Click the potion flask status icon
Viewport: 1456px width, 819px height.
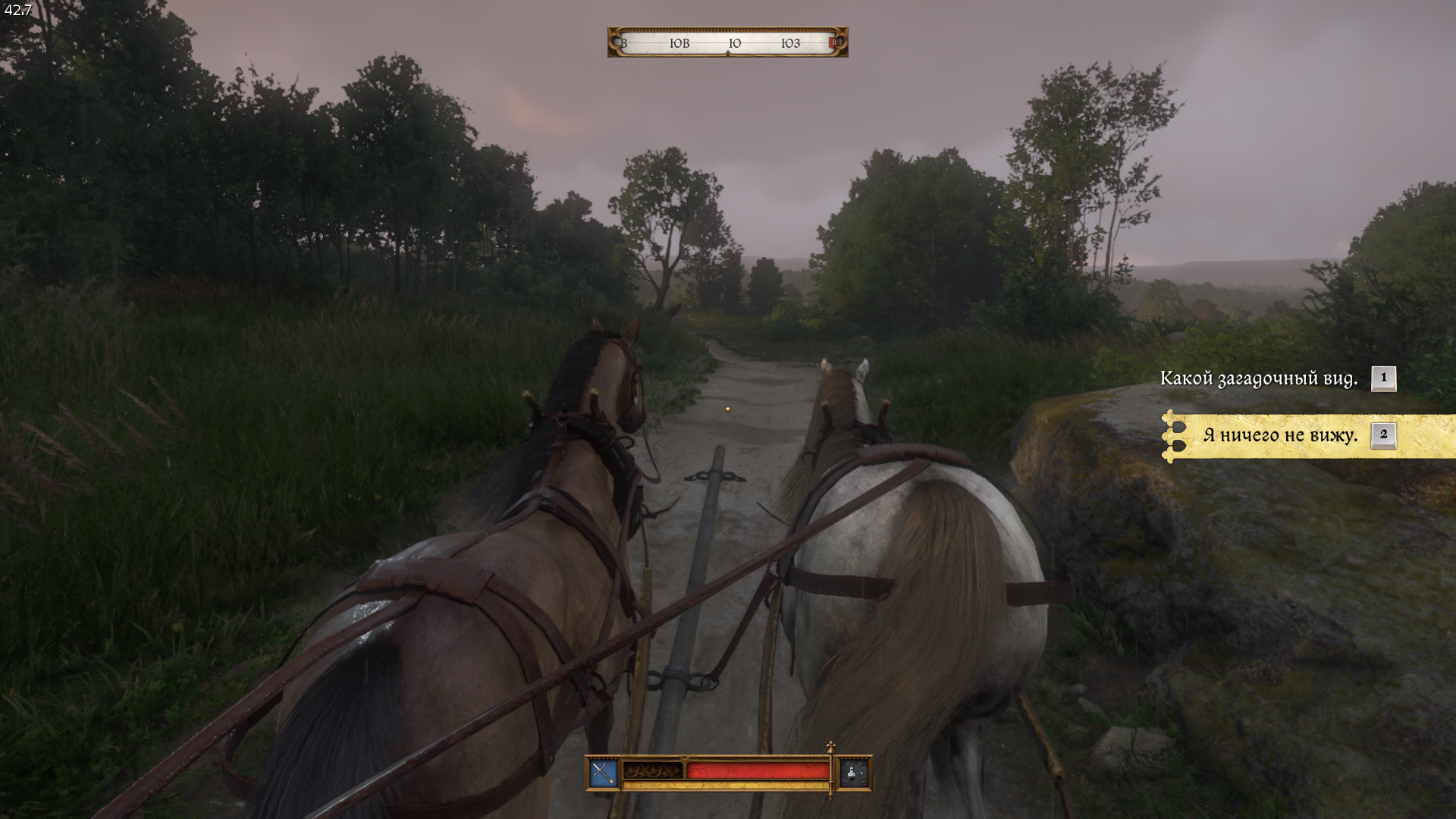[854, 773]
